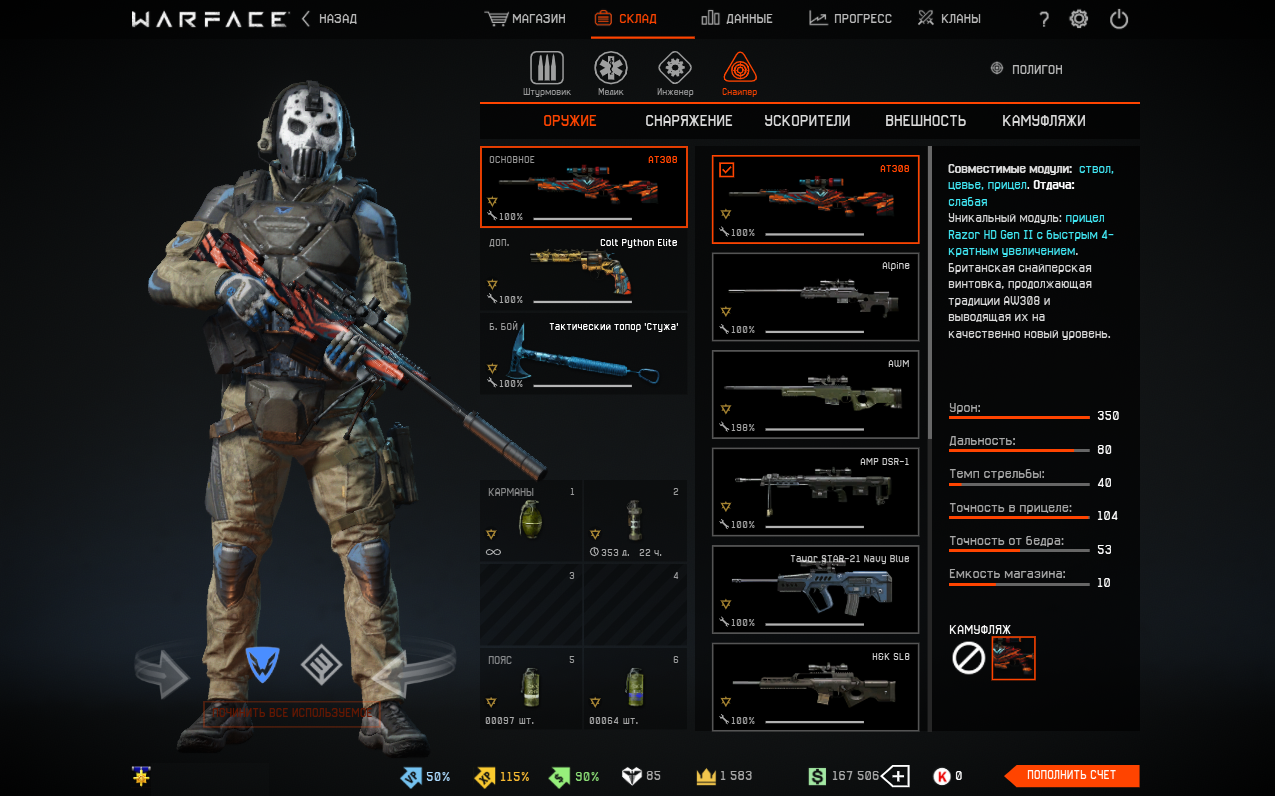Open the Ускорители tab
This screenshot has height=796, width=1275.
click(807, 121)
